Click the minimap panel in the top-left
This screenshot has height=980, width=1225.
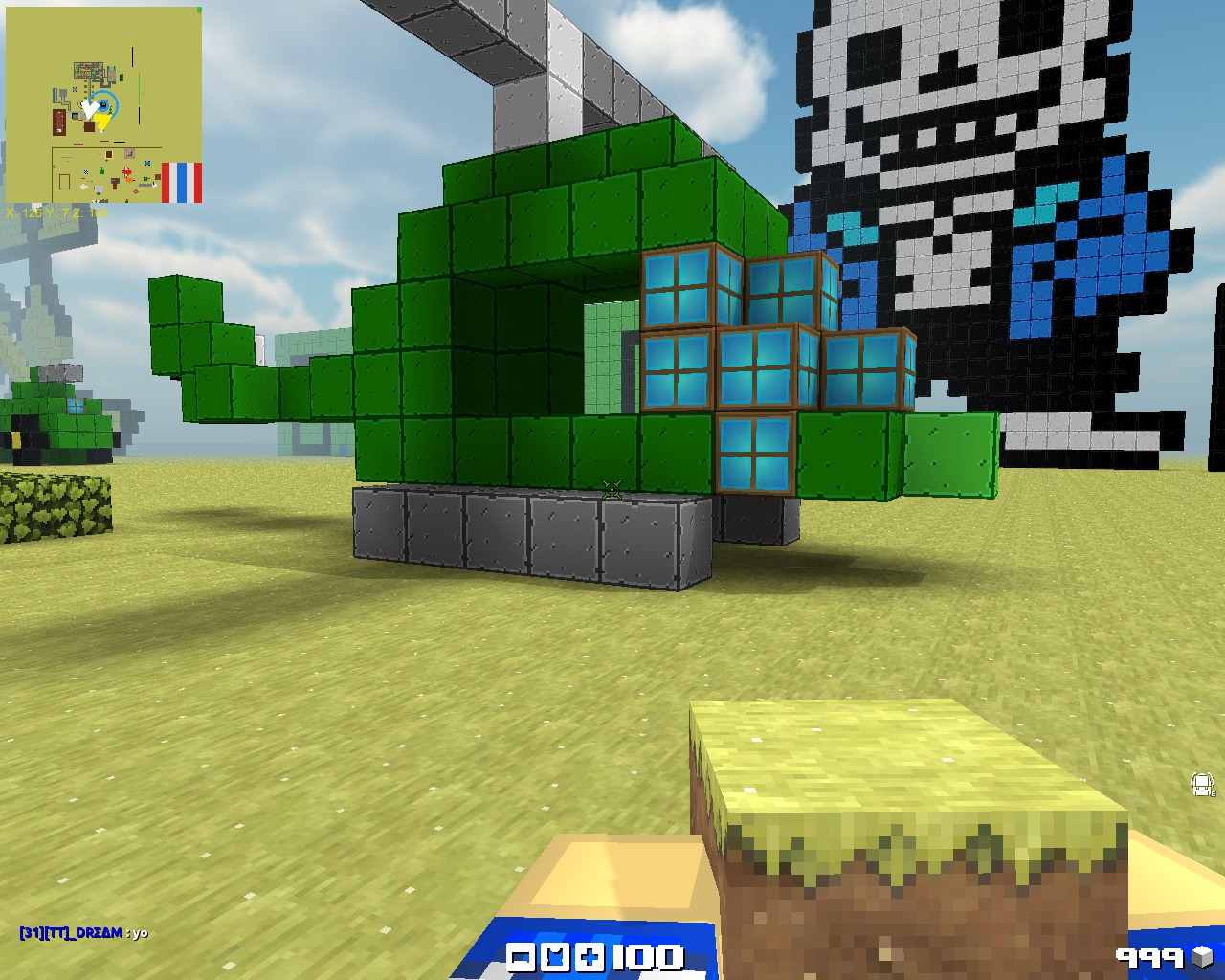coord(105,105)
